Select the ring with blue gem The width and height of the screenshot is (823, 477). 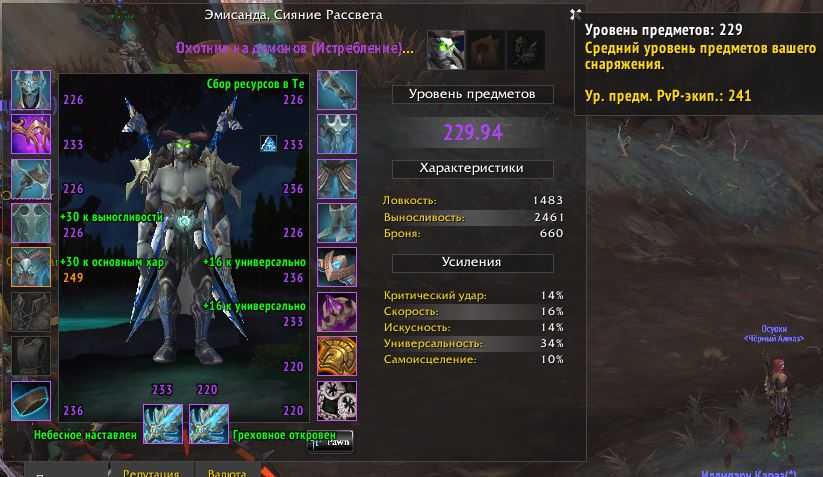click(336, 267)
